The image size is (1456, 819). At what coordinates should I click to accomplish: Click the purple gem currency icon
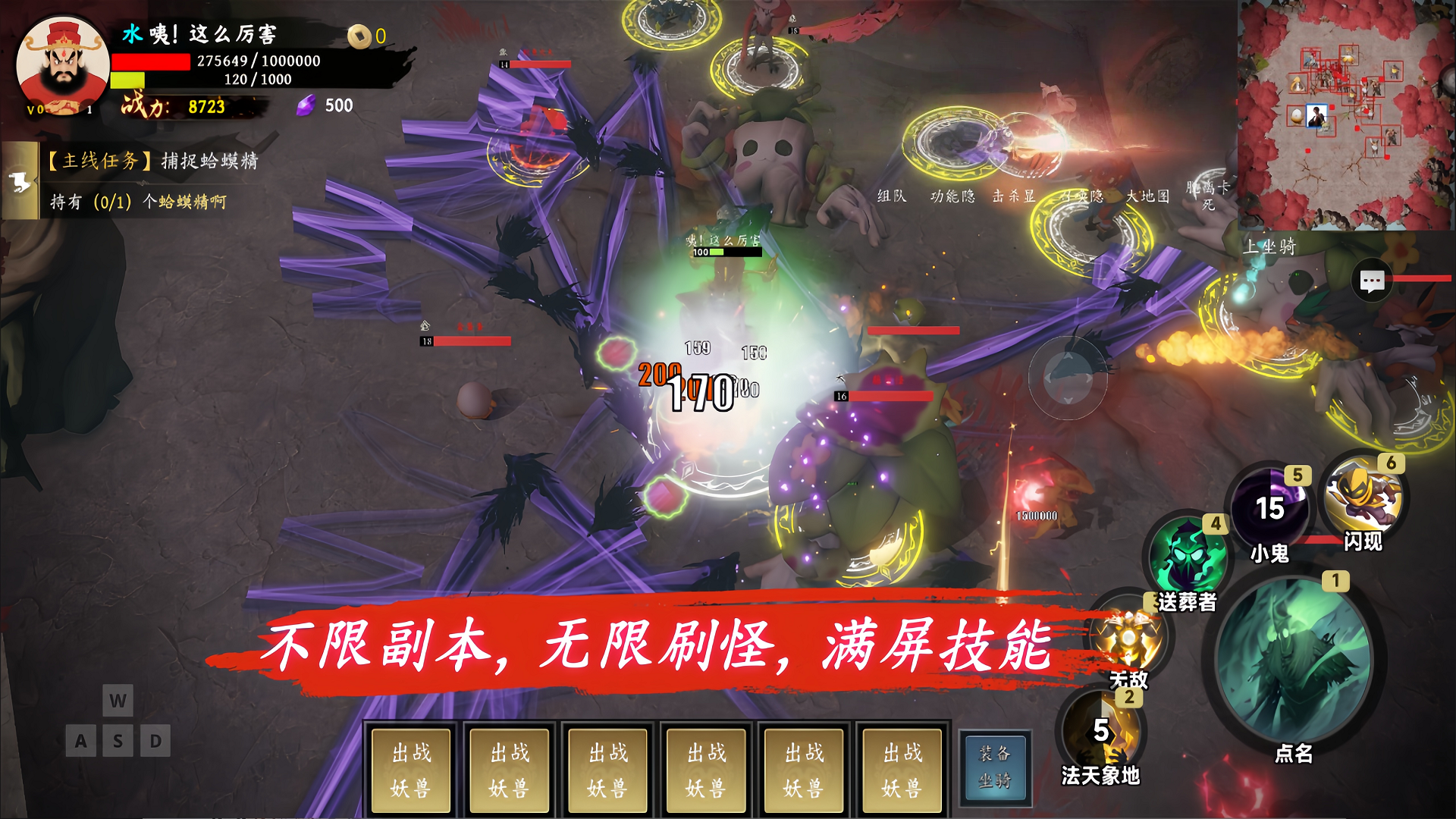pos(306,105)
